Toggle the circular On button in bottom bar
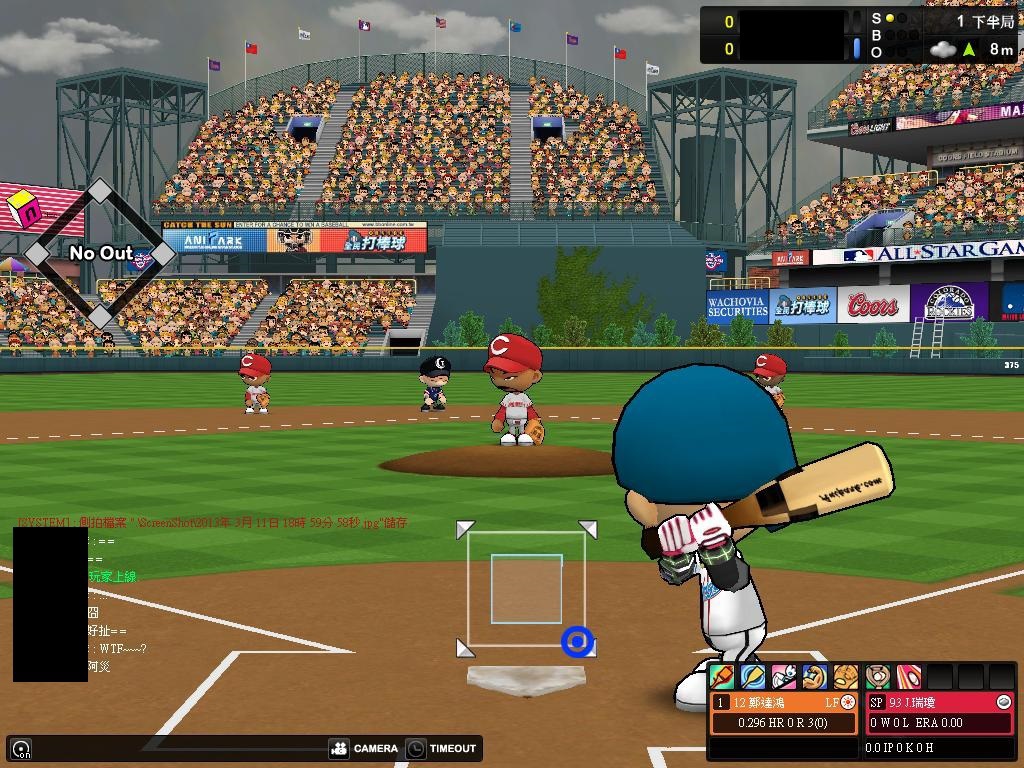Screen dimensions: 1024x768 [x=21, y=748]
